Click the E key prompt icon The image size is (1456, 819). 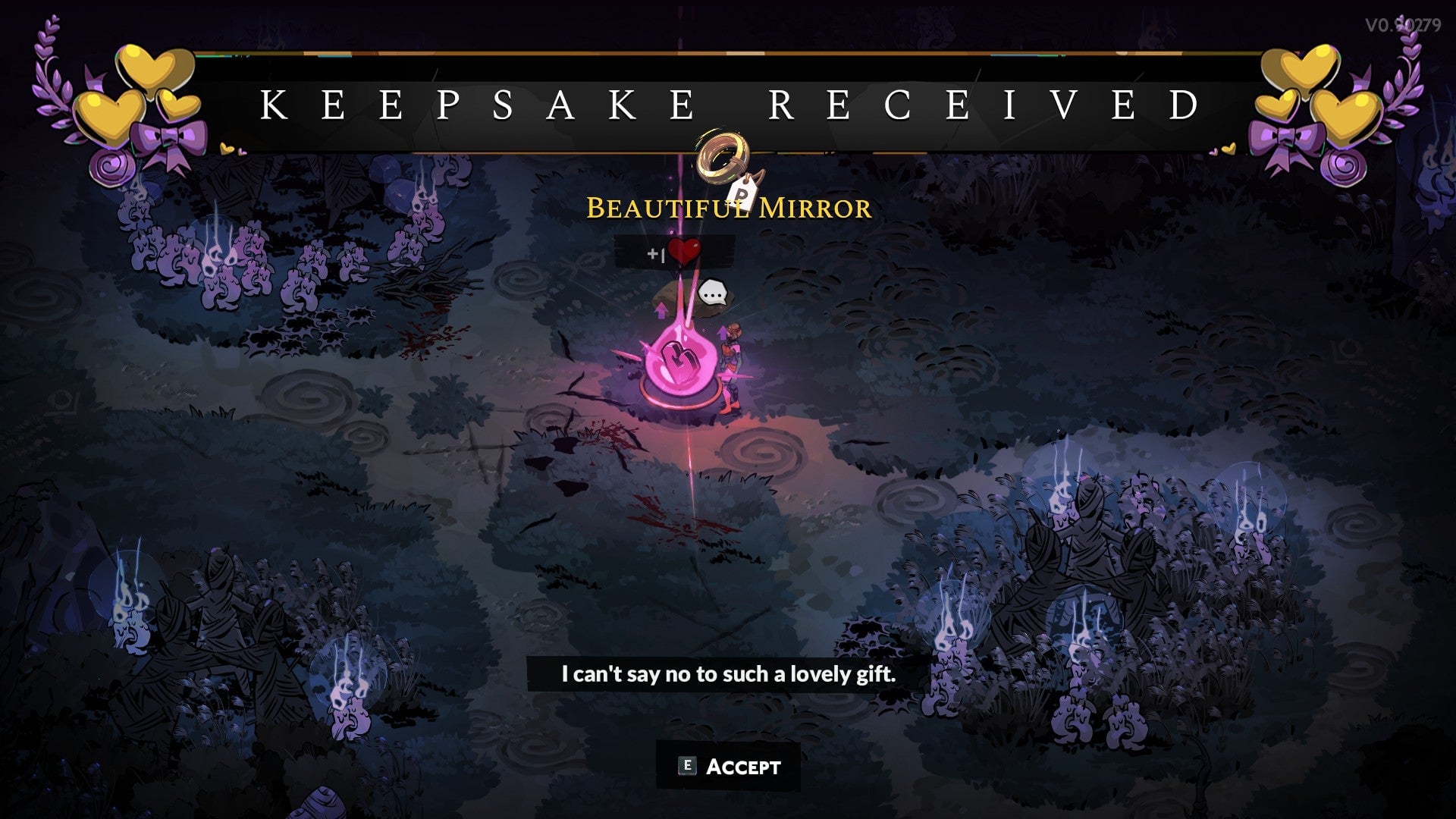pyautogui.click(x=685, y=767)
